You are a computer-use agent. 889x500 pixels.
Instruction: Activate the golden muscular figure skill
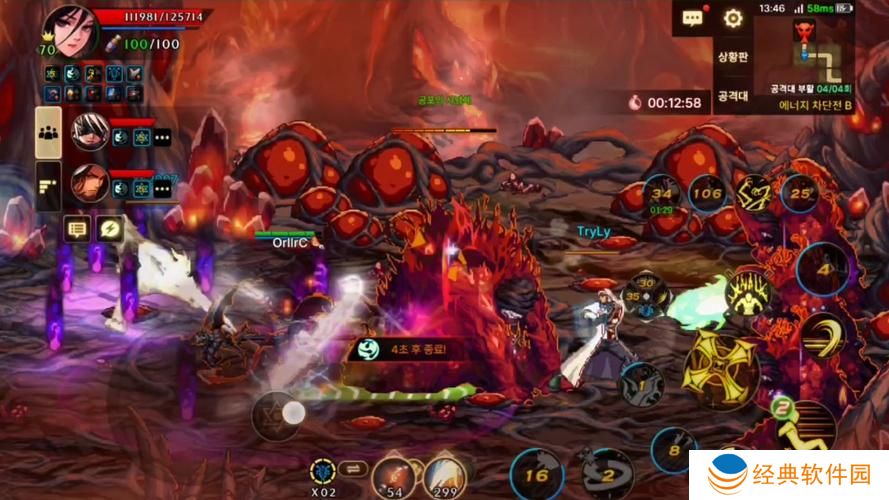(752, 293)
